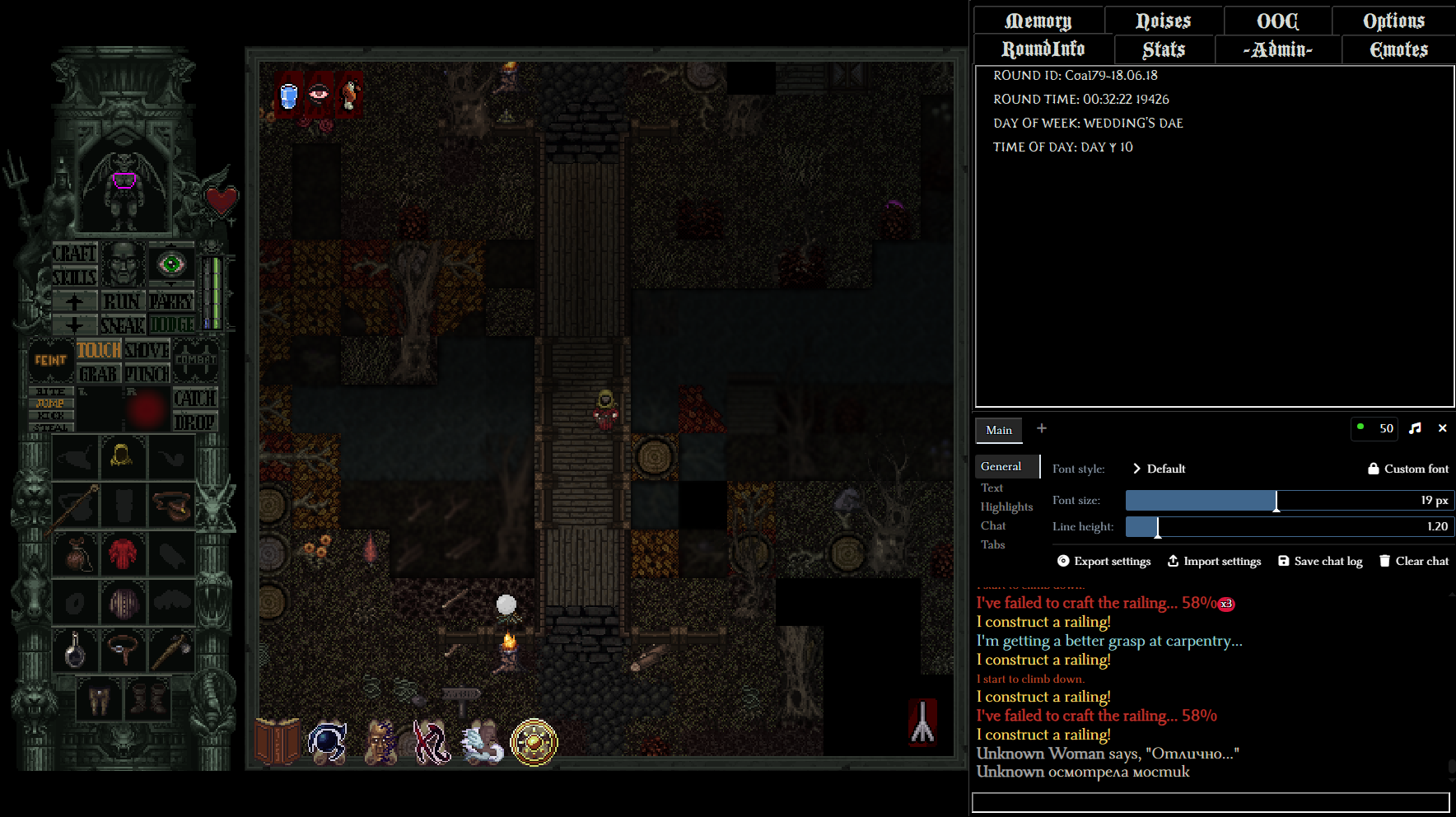Click the yellow hood head slot
This screenshot has width=1456, height=817.
click(x=123, y=456)
